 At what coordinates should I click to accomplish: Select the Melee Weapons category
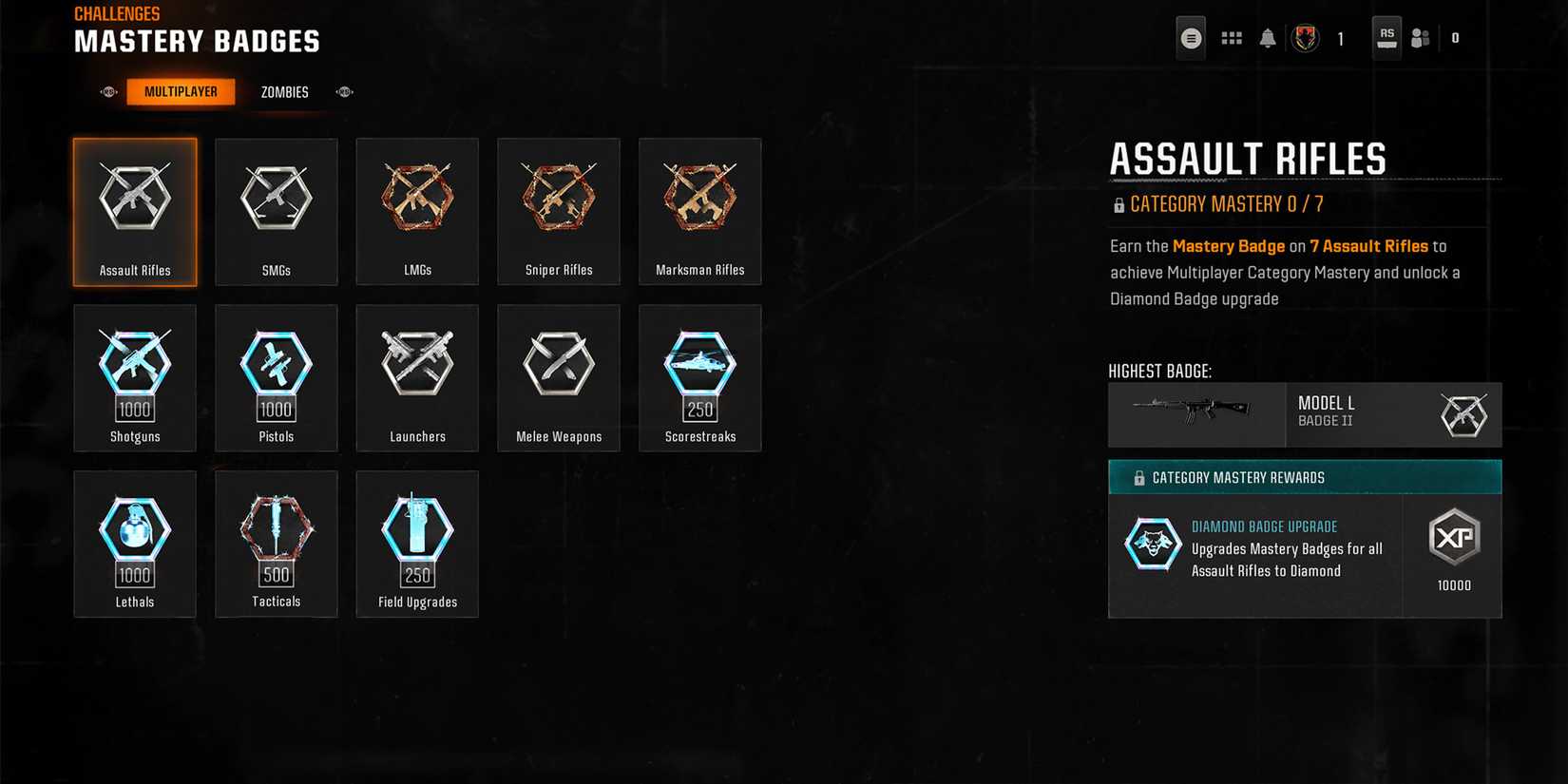tap(558, 377)
